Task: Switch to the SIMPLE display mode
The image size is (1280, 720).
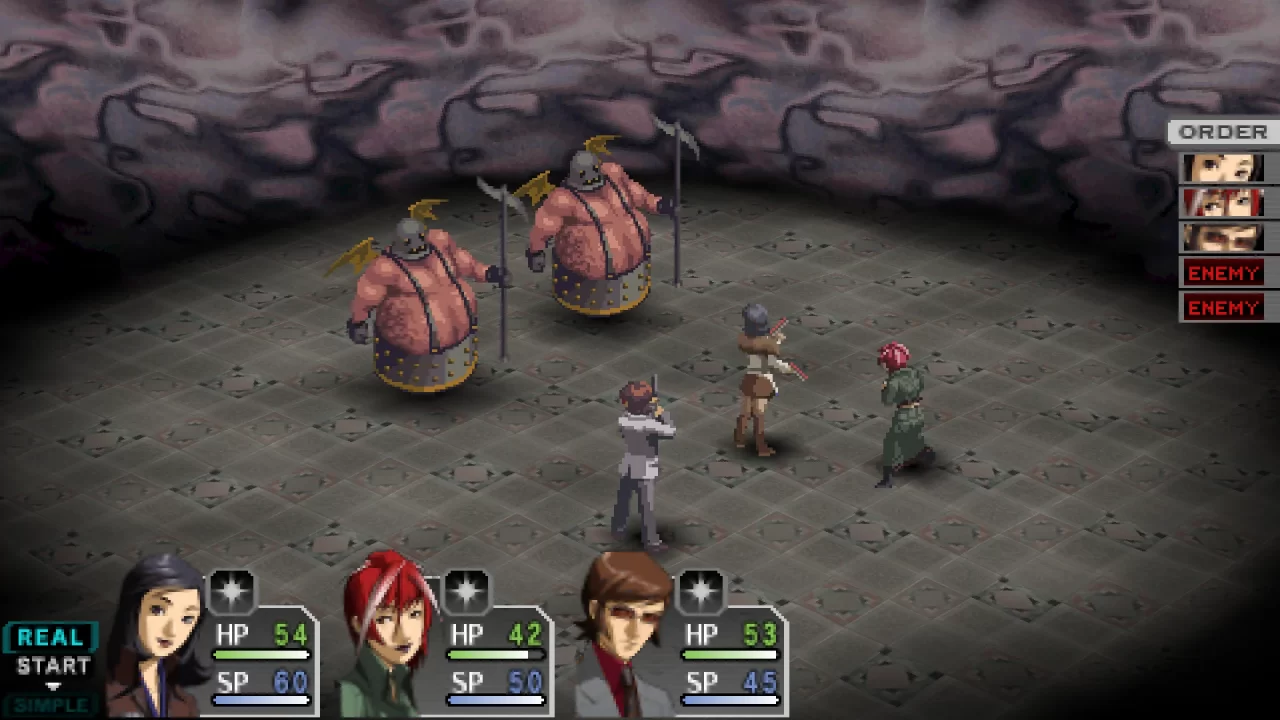Action: point(50,705)
